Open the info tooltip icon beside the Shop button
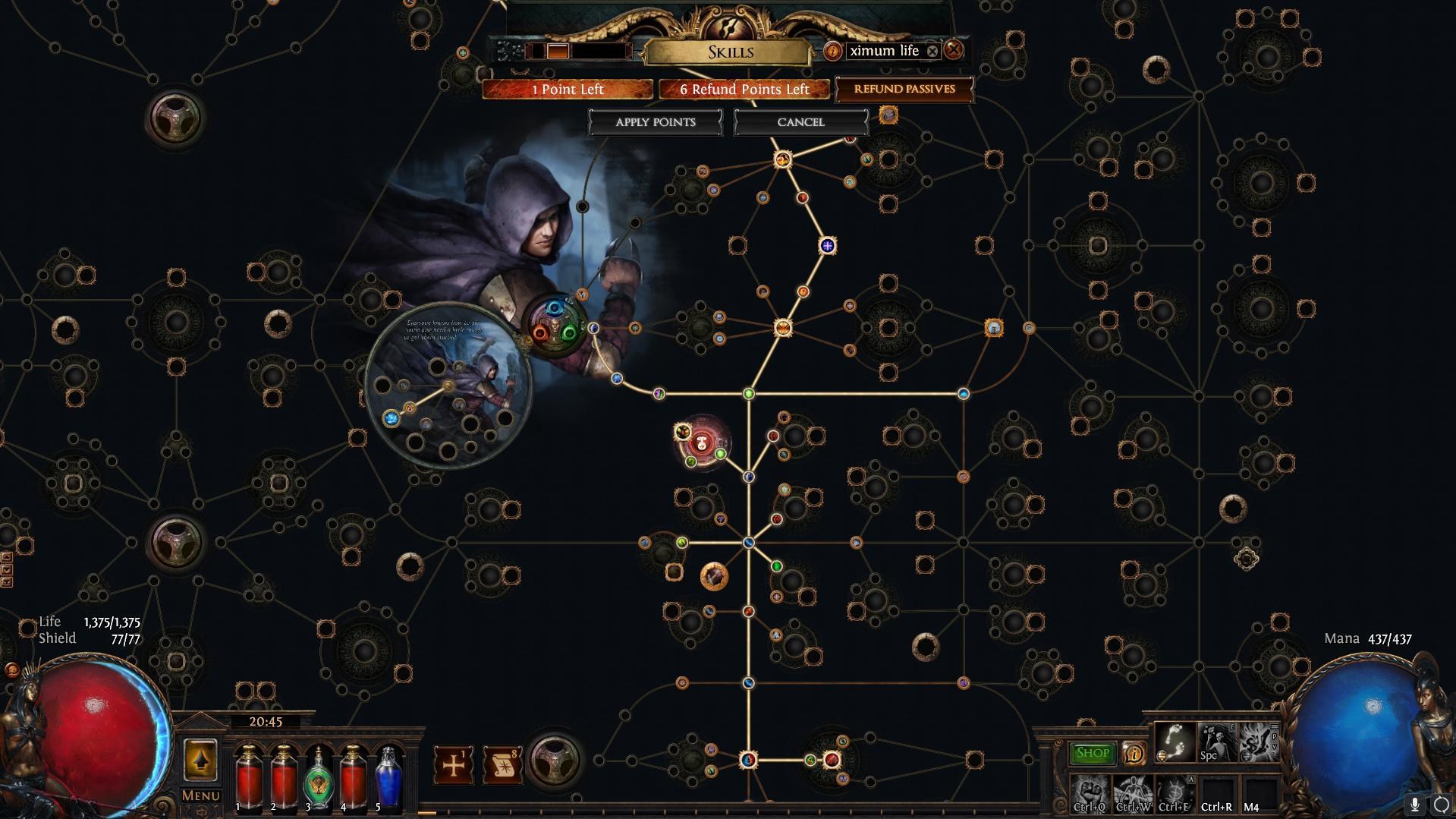Screen dimensions: 1456x819 click(1135, 753)
